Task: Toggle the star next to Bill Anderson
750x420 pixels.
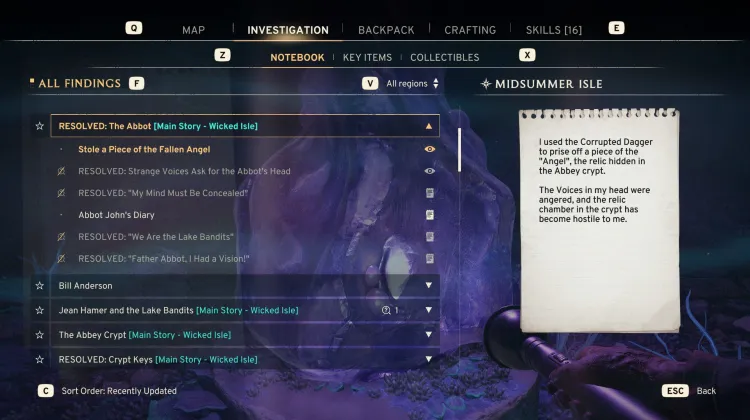Action: point(40,286)
